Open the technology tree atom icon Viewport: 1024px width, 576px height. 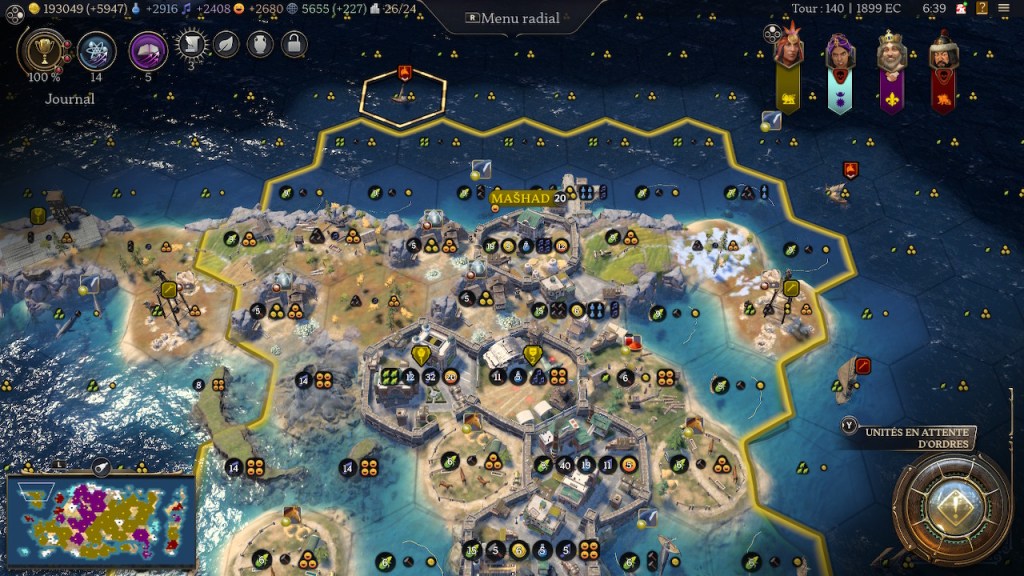coord(97,50)
